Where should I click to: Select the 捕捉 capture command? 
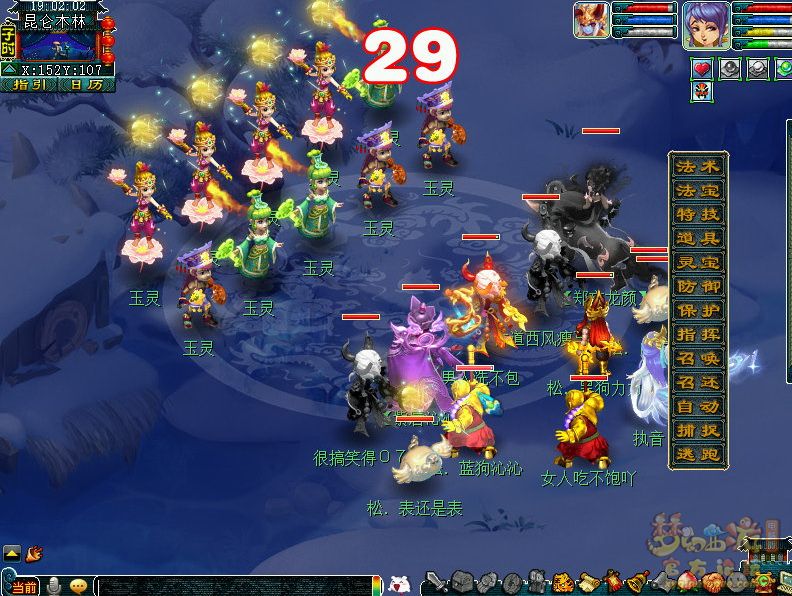point(697,430)
